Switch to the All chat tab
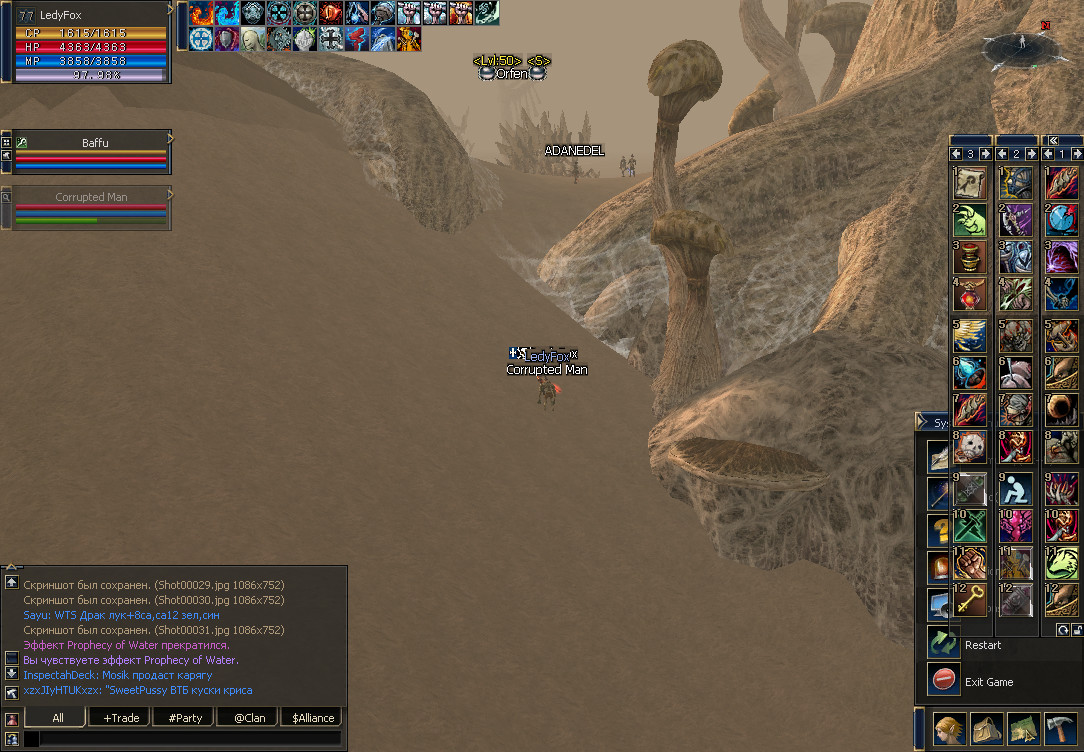 coord(57,717)
